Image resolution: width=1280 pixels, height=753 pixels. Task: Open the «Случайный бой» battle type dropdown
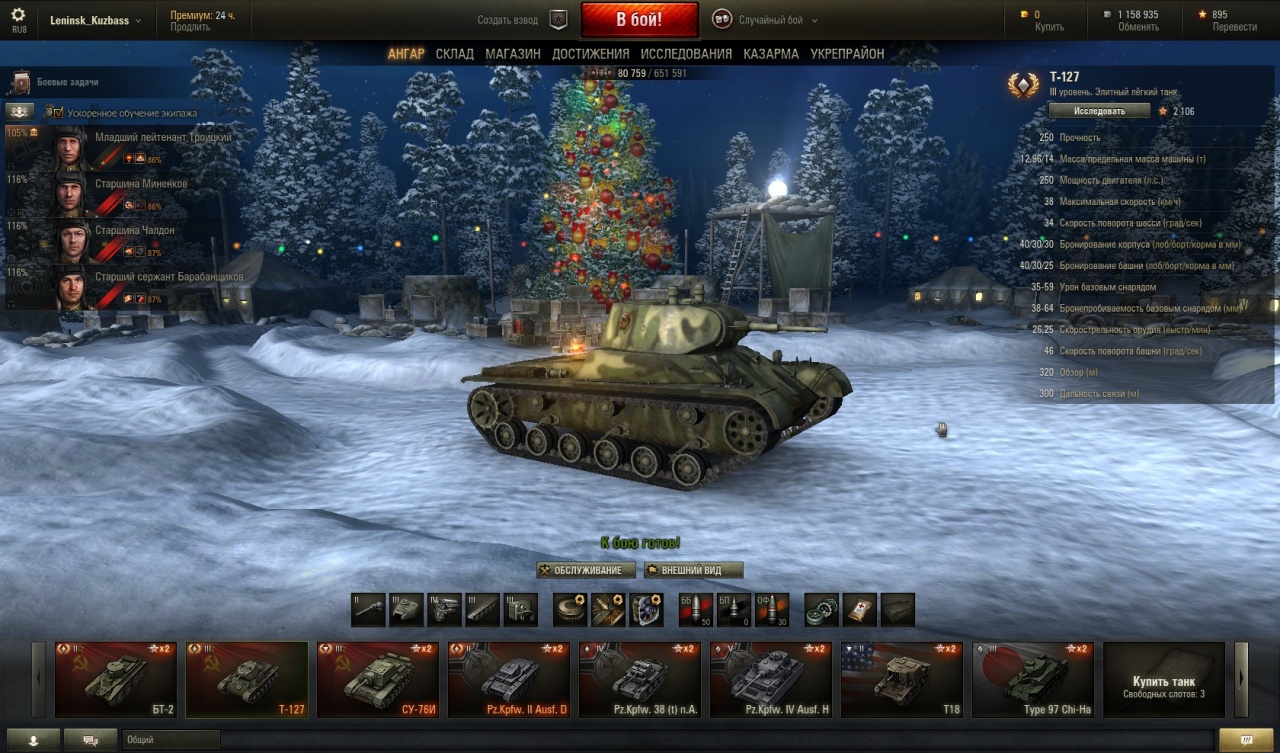tap(765, 20)
